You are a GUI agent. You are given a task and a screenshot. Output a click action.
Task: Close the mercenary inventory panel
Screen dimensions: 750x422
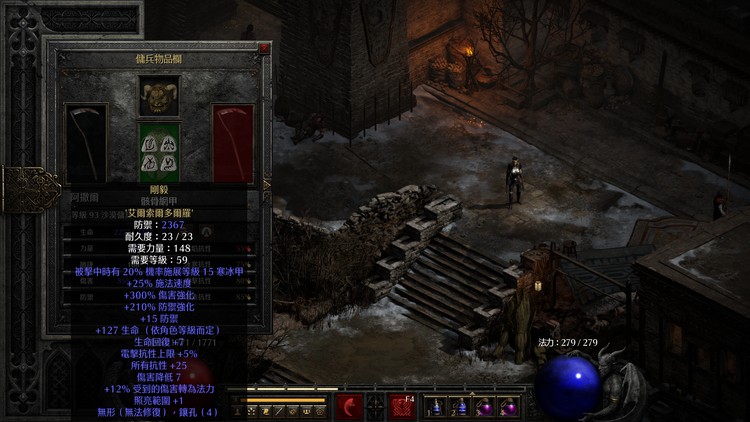tap(264, 48)
